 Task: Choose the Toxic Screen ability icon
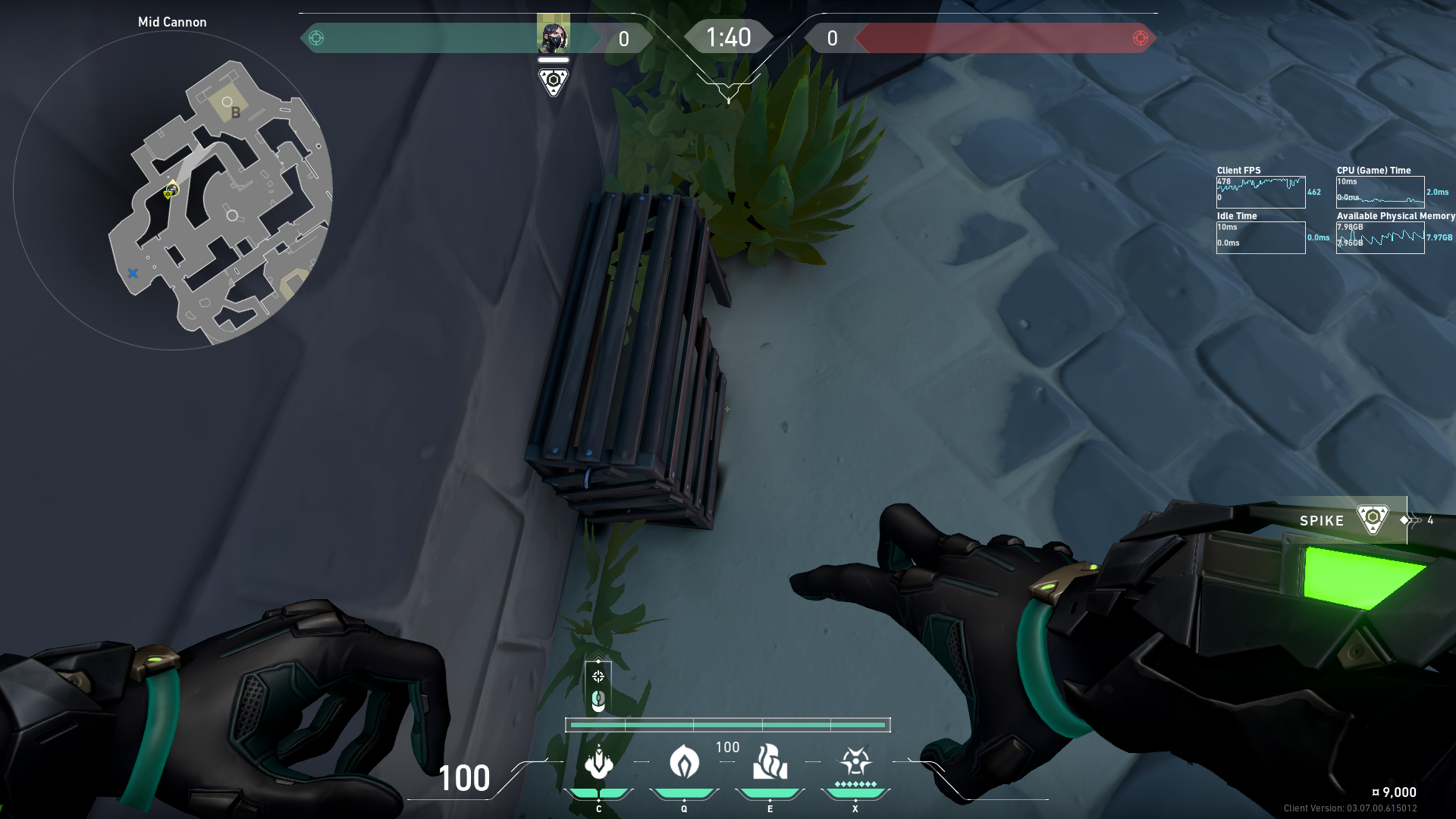pyautogui.click(x=770, y=762)
